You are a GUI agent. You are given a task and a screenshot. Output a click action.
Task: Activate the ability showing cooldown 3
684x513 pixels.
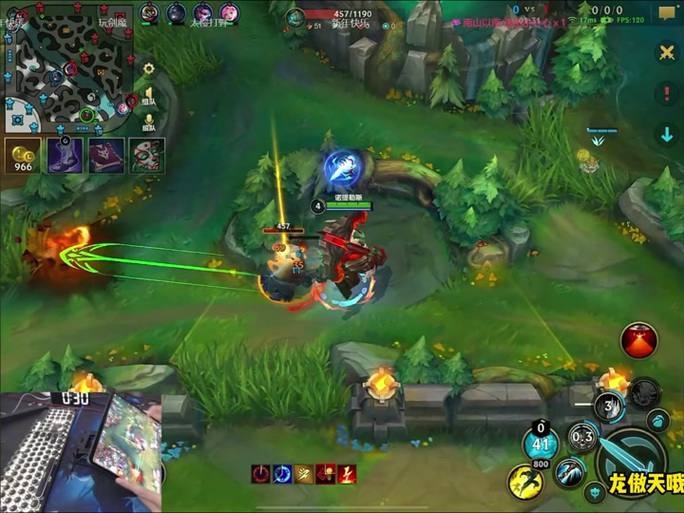coord(609,407)
